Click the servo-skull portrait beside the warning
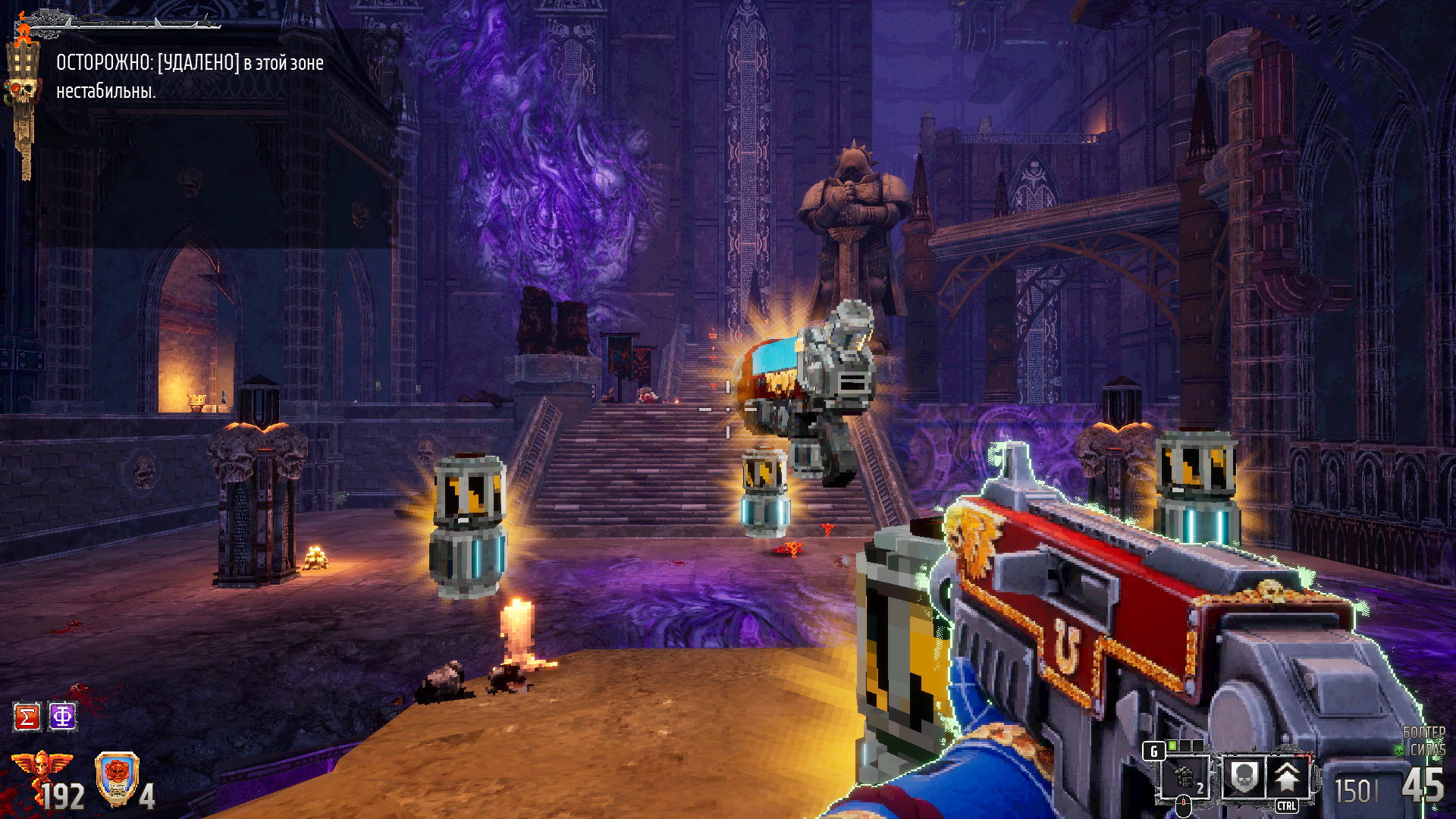The image size is (1456, 819). (23, 91)
